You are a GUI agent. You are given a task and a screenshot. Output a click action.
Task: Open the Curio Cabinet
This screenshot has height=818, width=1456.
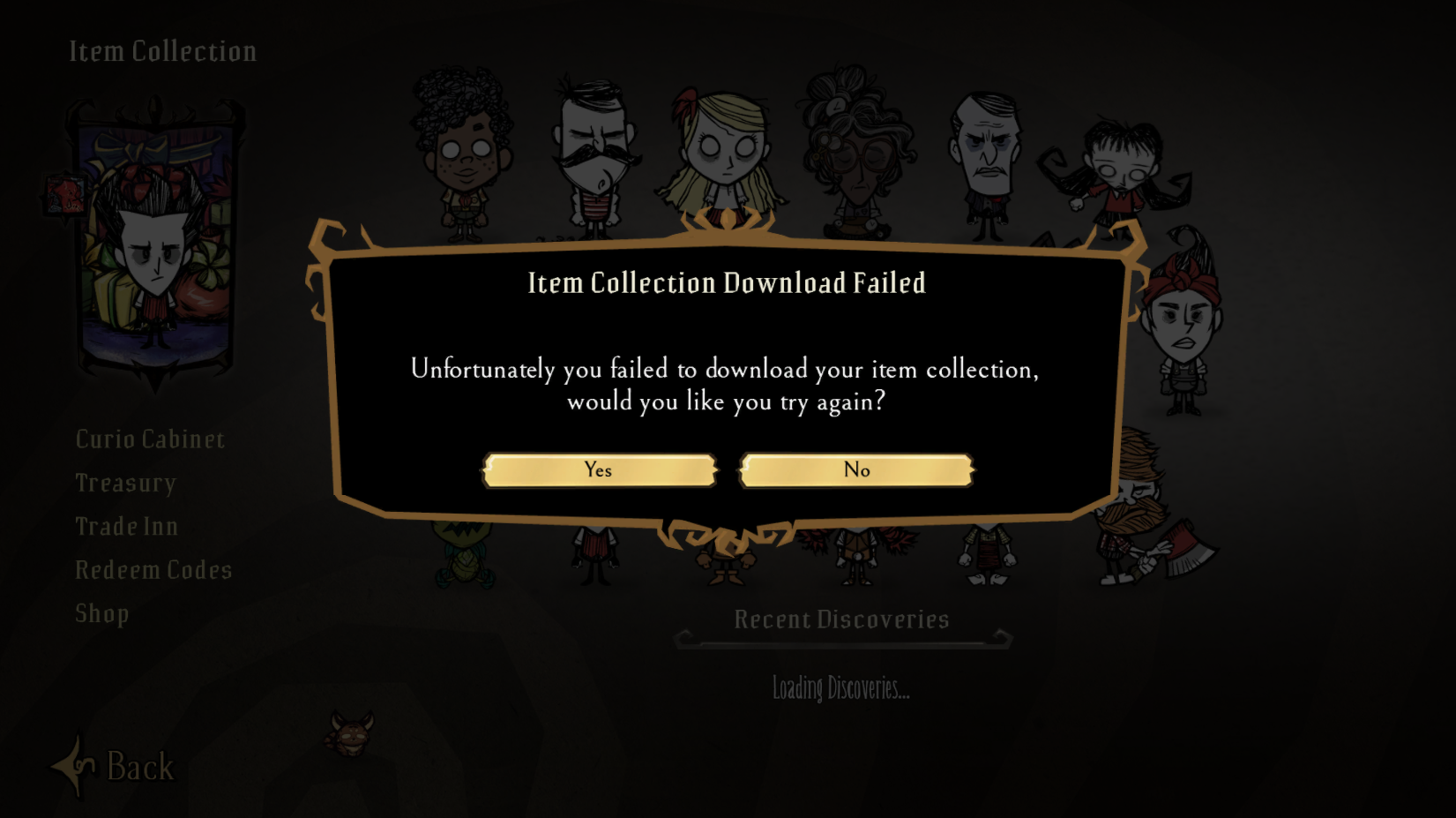tap(150, 439)
